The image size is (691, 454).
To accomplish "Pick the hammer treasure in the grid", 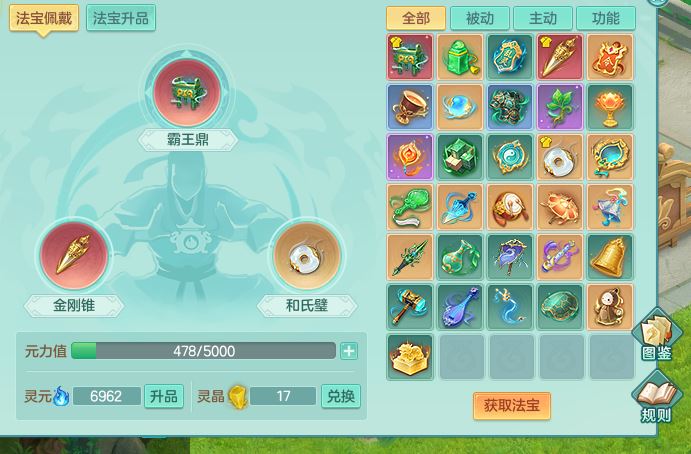I will click(411, 307).
